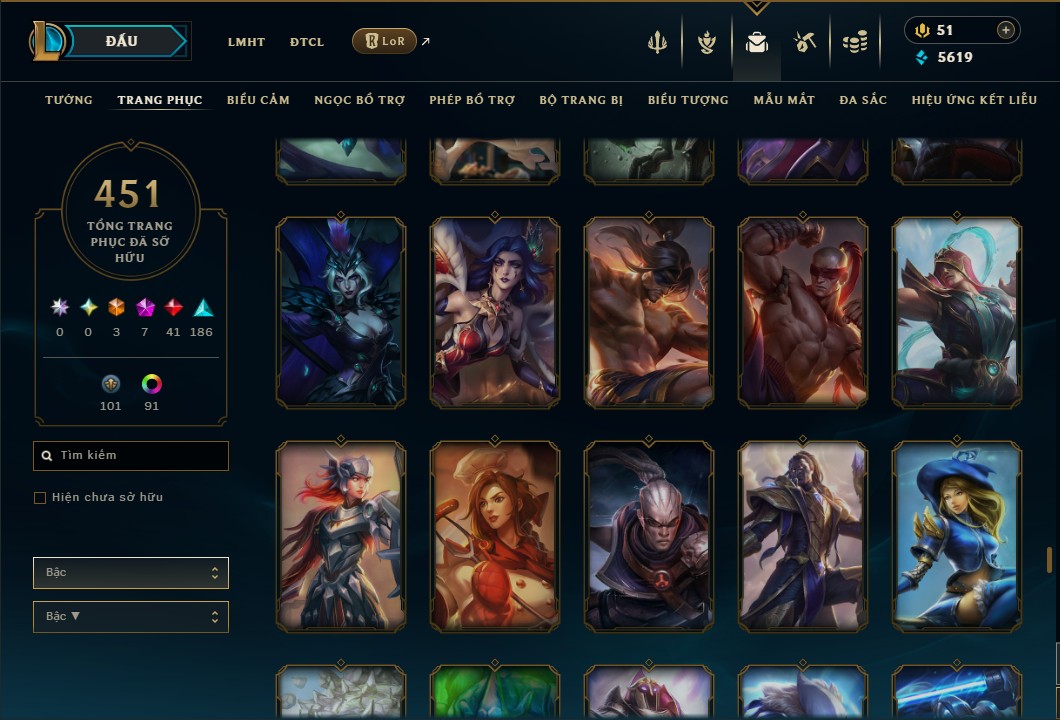
Task: Open the MẪU MẮT tab
Action: click(784, 100)
